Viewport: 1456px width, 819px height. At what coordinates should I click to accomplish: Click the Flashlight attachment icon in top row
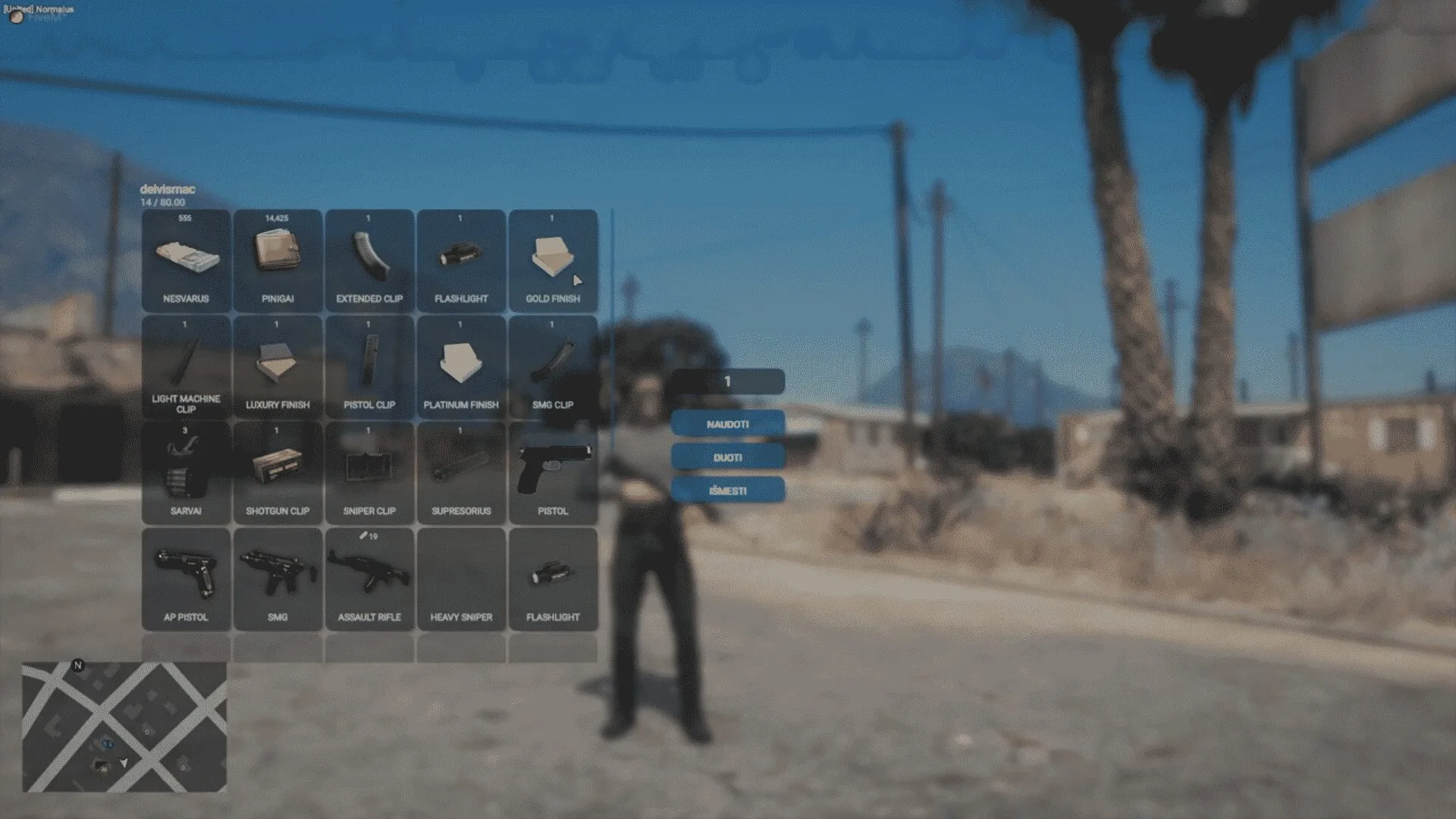pyautogui.click(x=461, y=258)
